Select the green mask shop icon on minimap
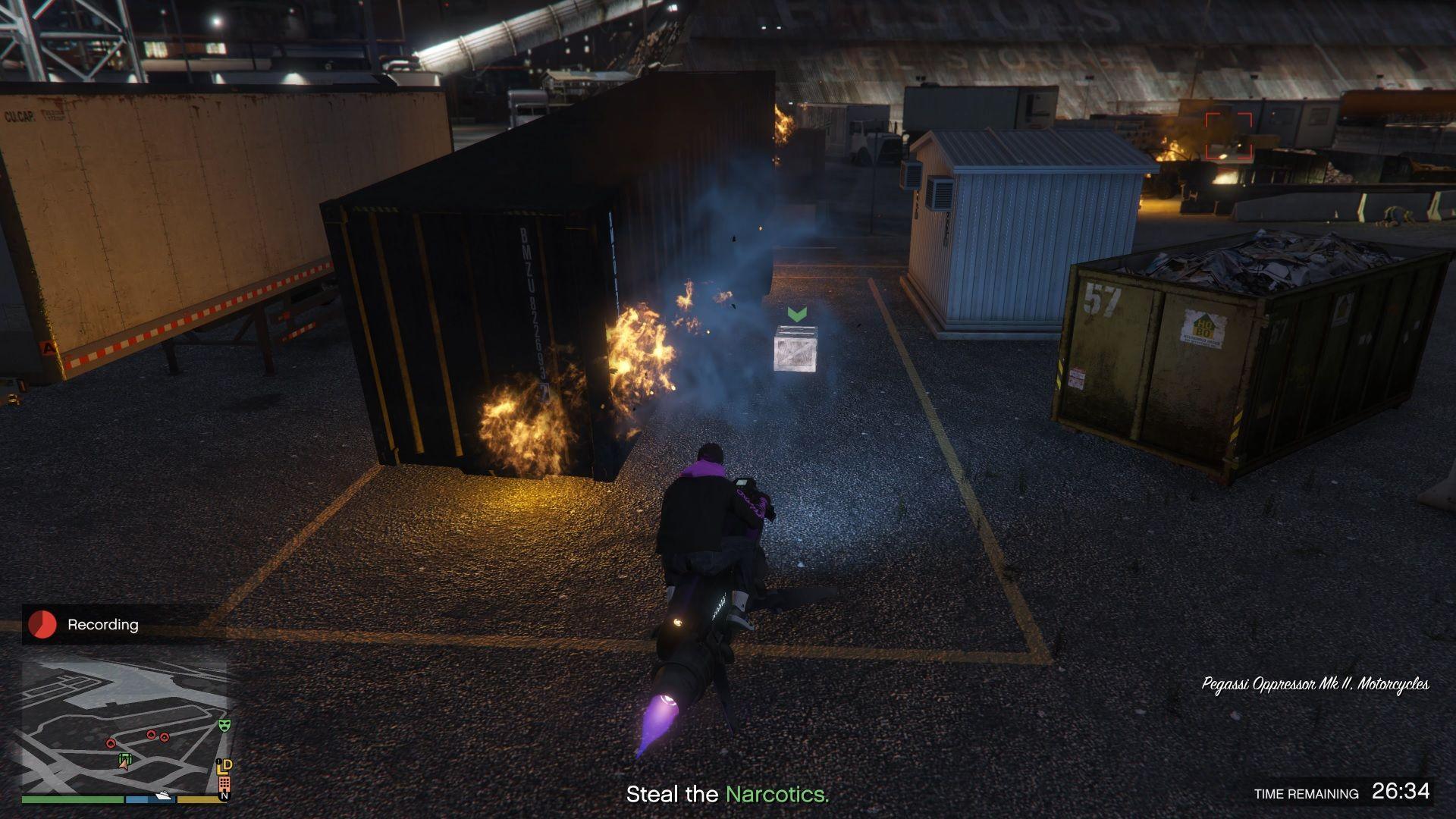Image resolution: width=1456 pixels, height=819 pixels. [x=224, y=726]
